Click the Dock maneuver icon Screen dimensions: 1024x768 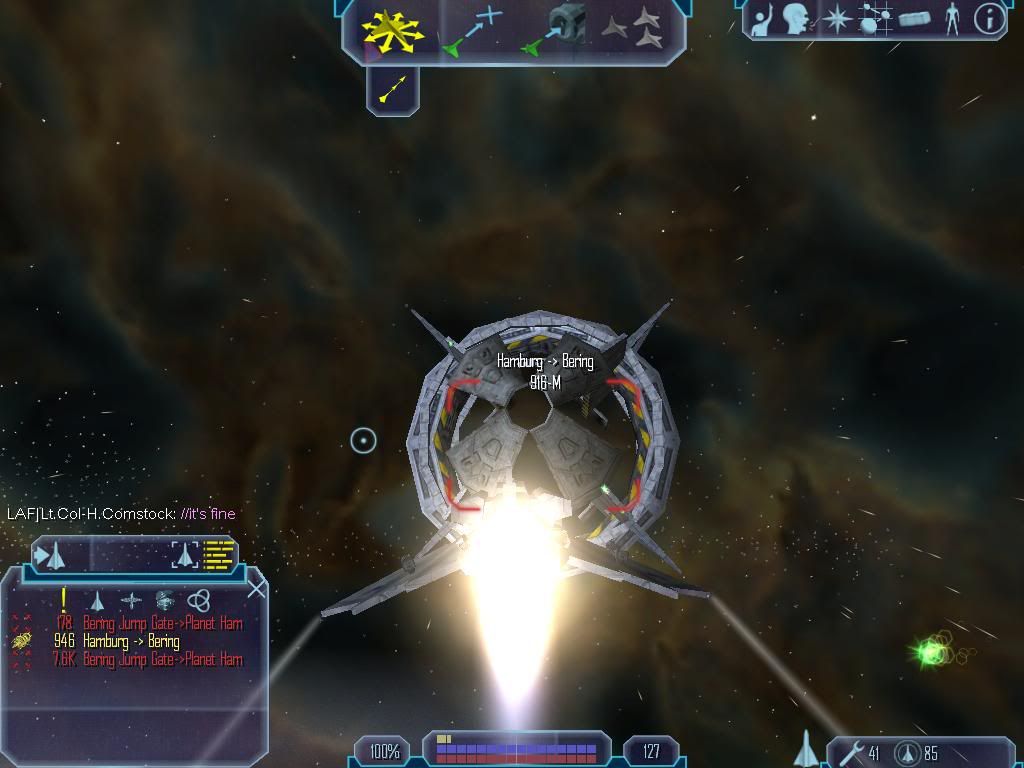(x=554, y=30)
